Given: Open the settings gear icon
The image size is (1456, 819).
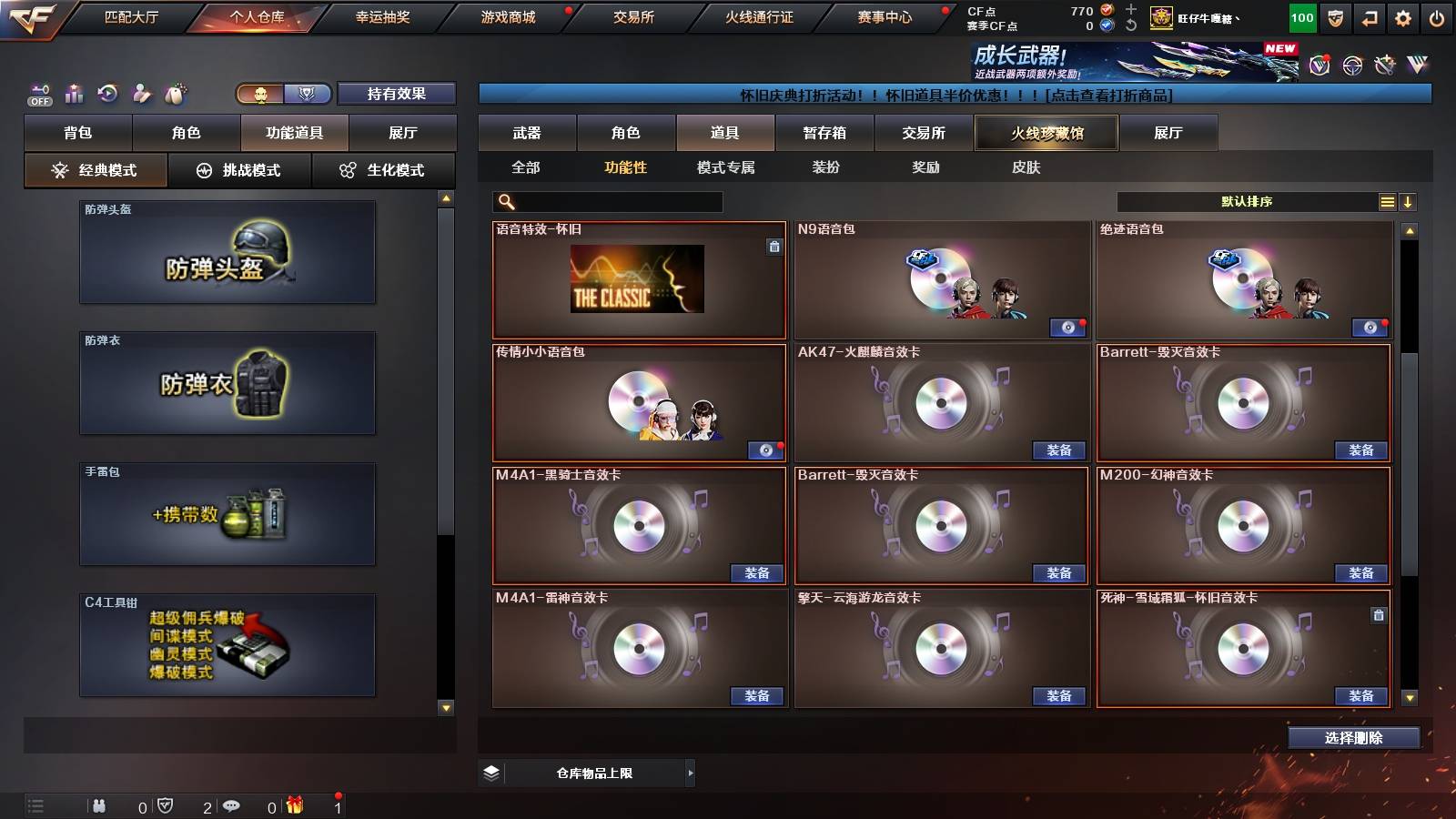Looking at the screenshot, I should [1403, 15].
